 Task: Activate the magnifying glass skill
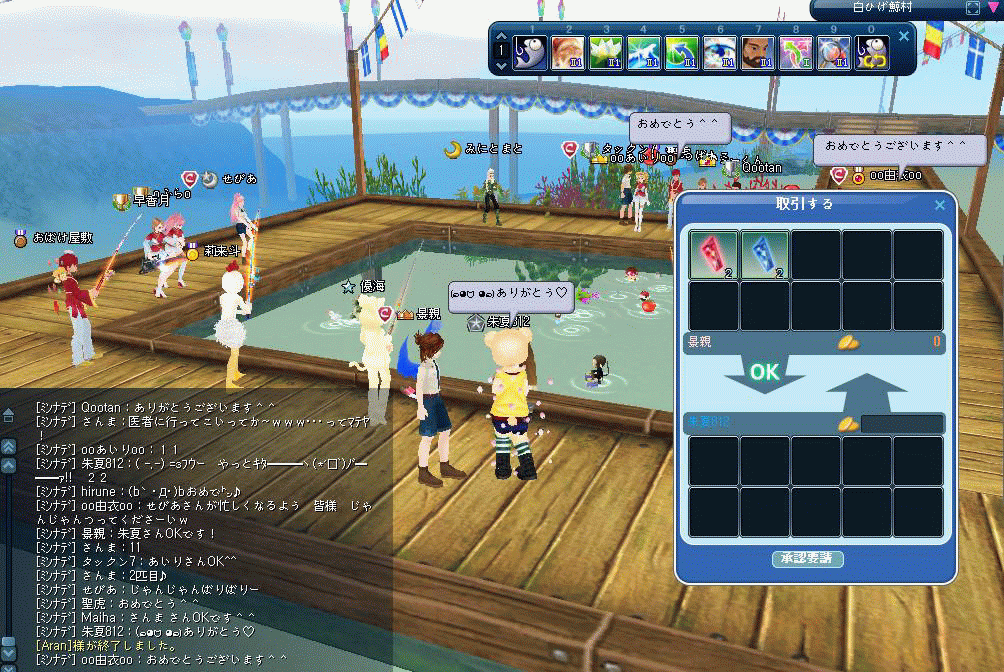[x=836, y=52]
